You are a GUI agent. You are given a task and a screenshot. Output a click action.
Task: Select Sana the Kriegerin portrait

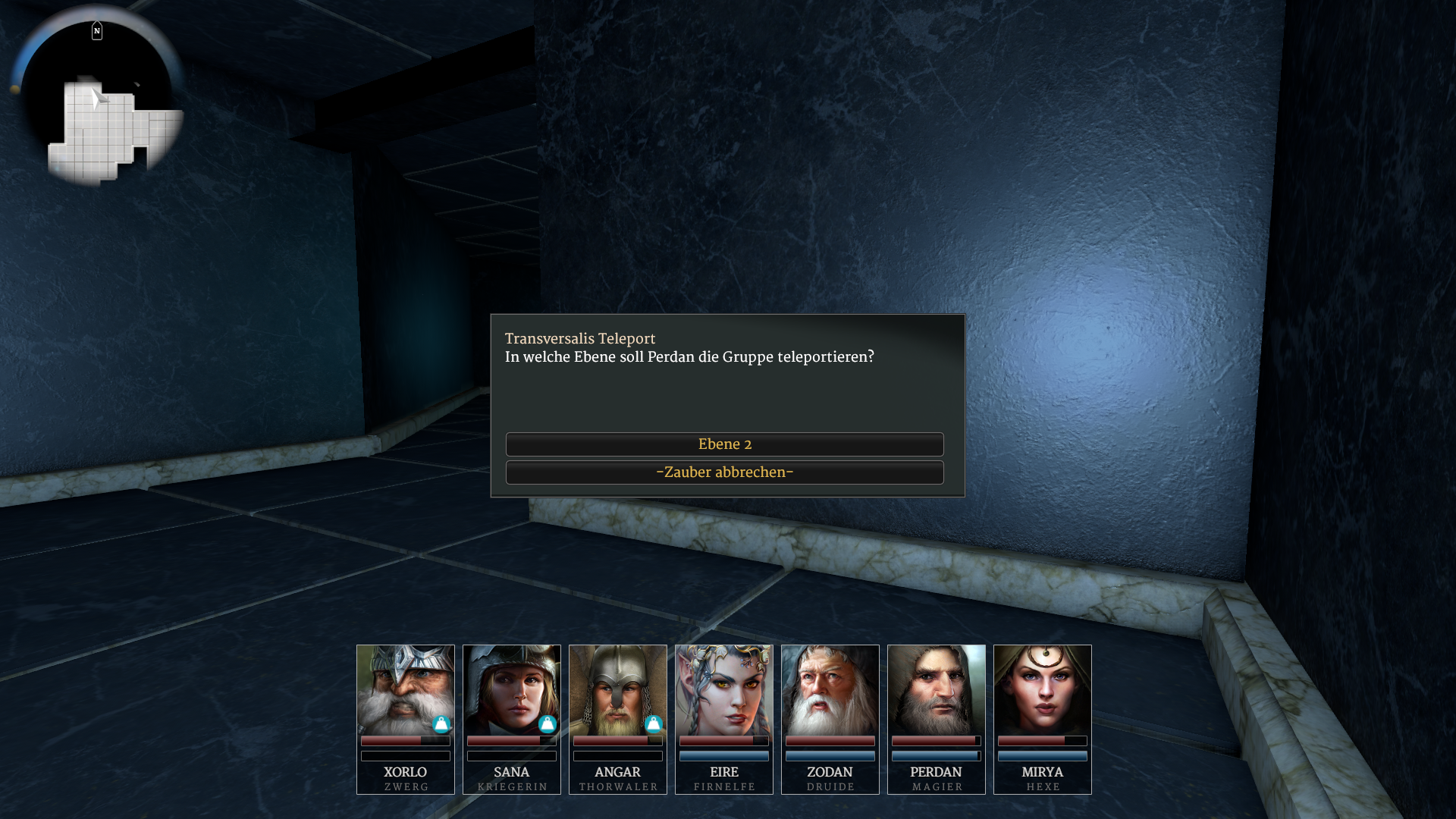coord(511,690)
